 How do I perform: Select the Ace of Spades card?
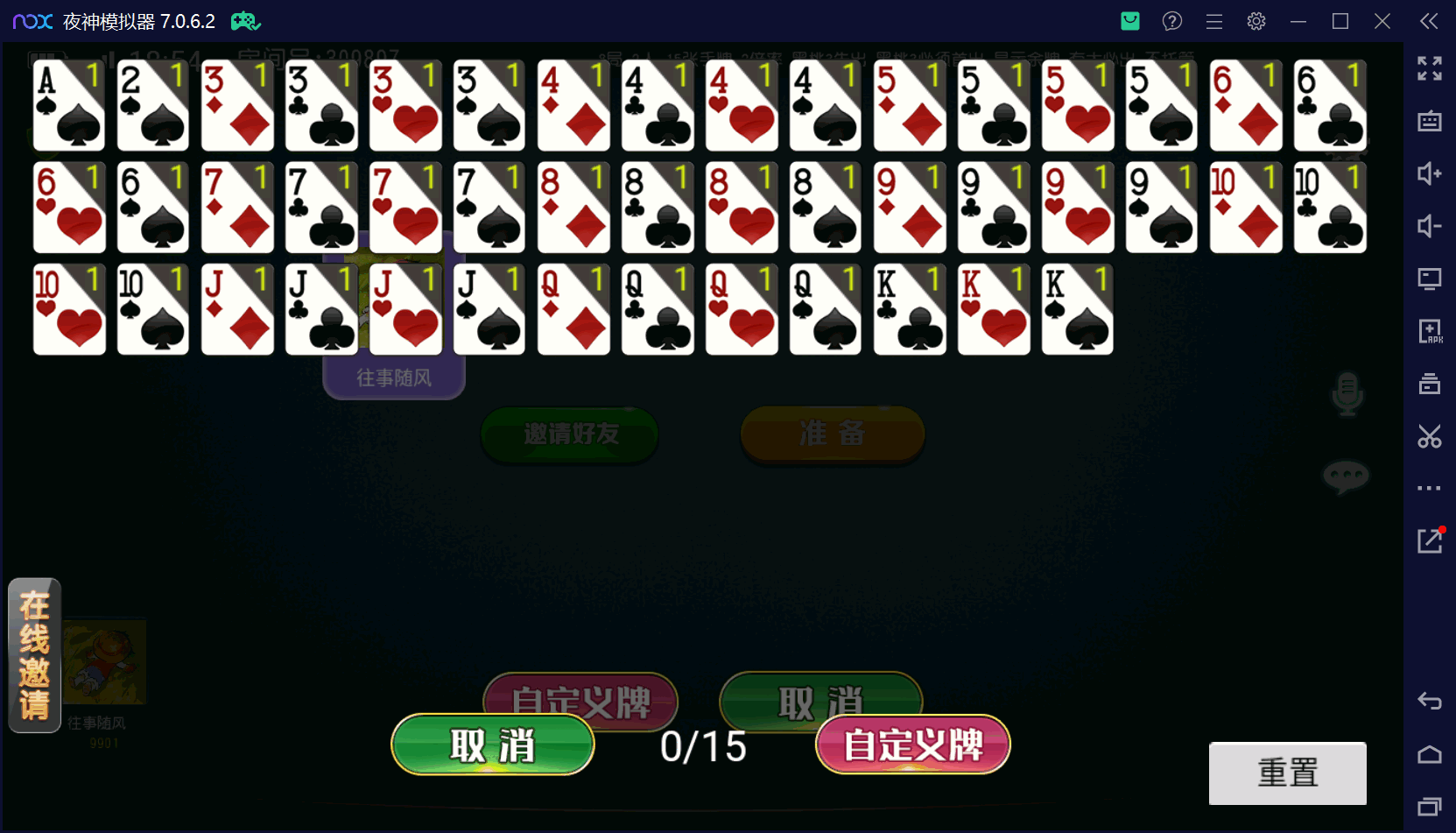point(68,105)
